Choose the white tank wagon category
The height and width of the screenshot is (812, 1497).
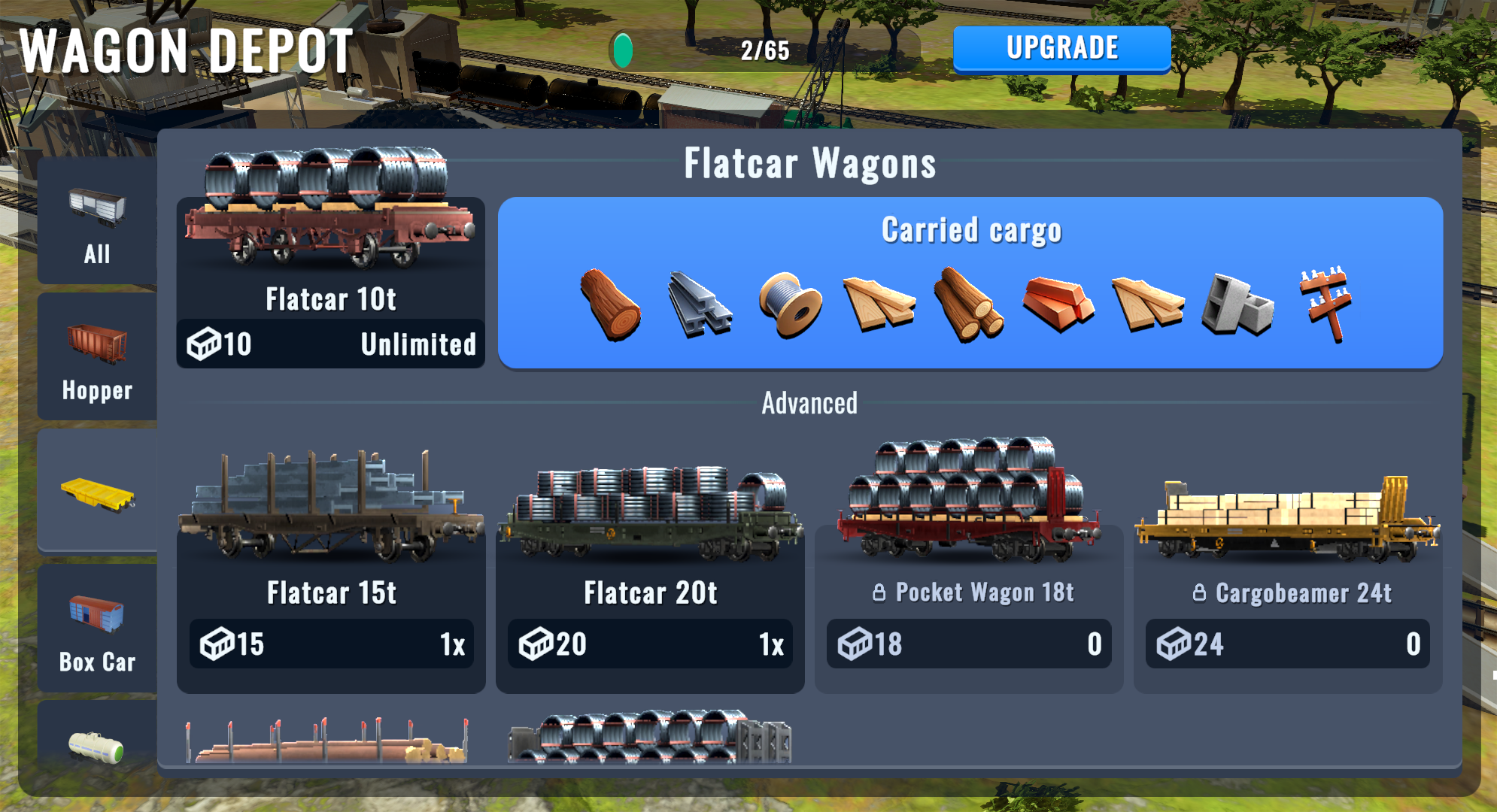click(x=97, y=744)
